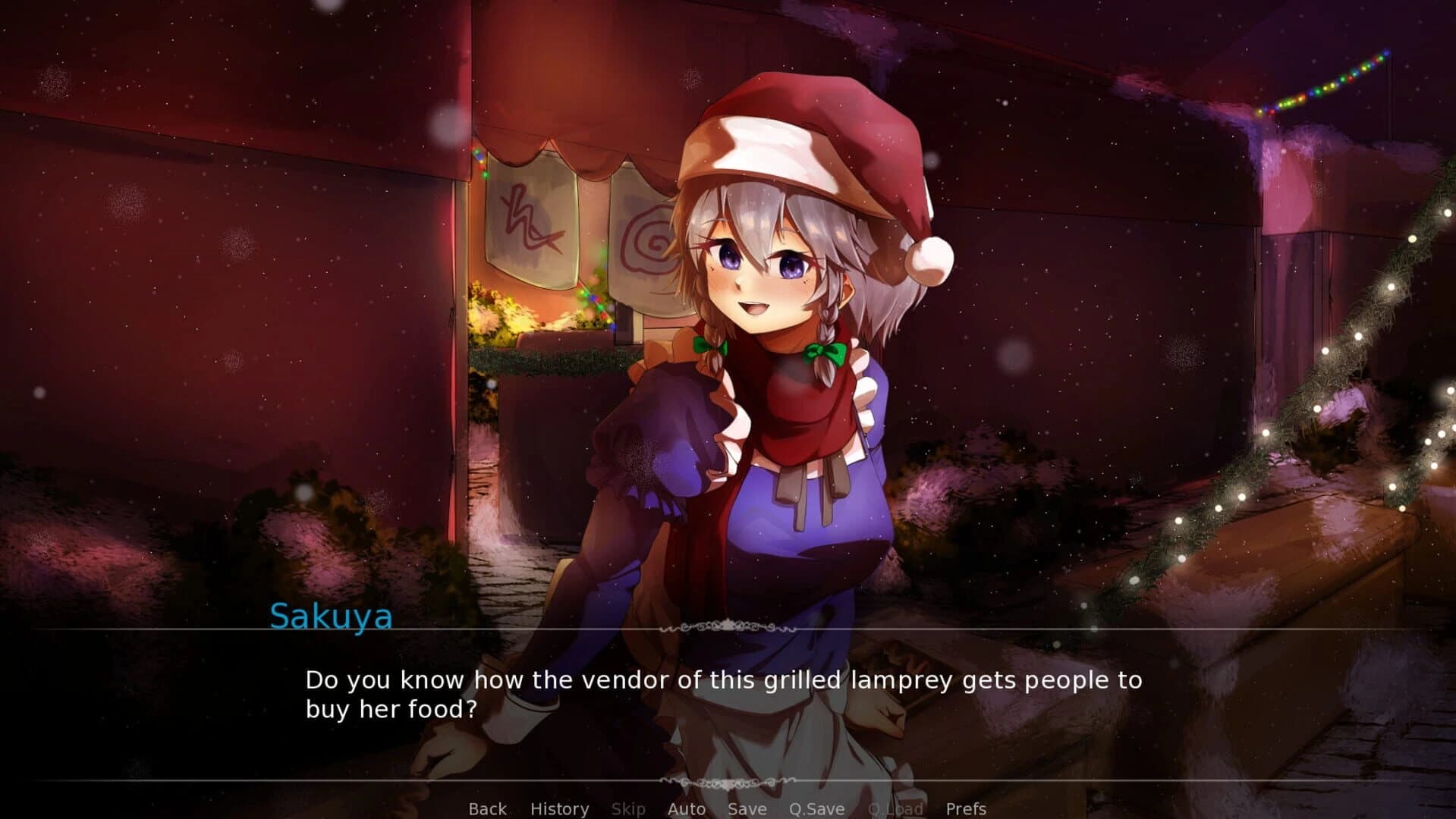Open the dialogue History screen
Viewport: 1456px width, 819px height.
(560, 808)
